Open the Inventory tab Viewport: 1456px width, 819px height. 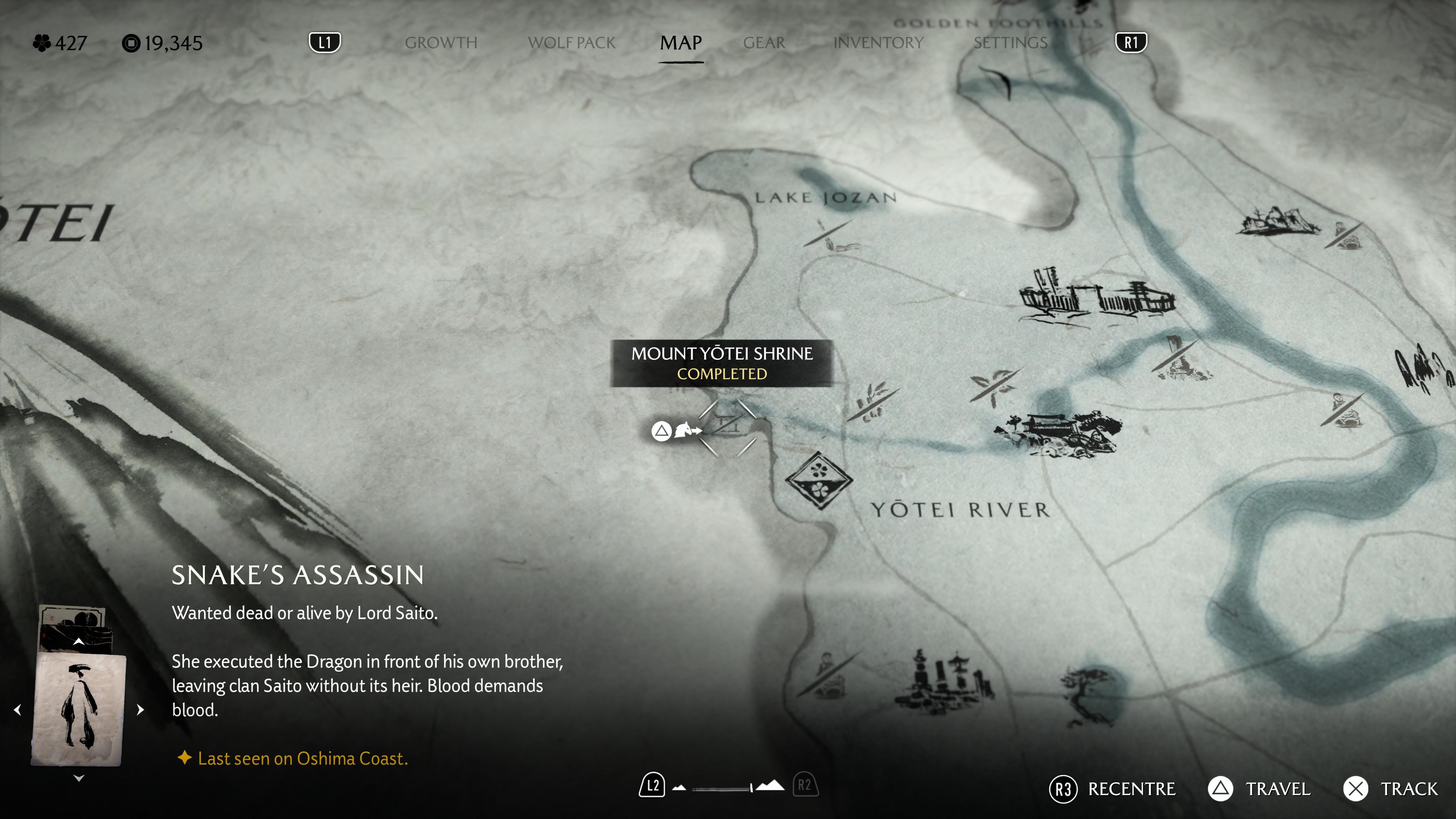click(879, 43)
